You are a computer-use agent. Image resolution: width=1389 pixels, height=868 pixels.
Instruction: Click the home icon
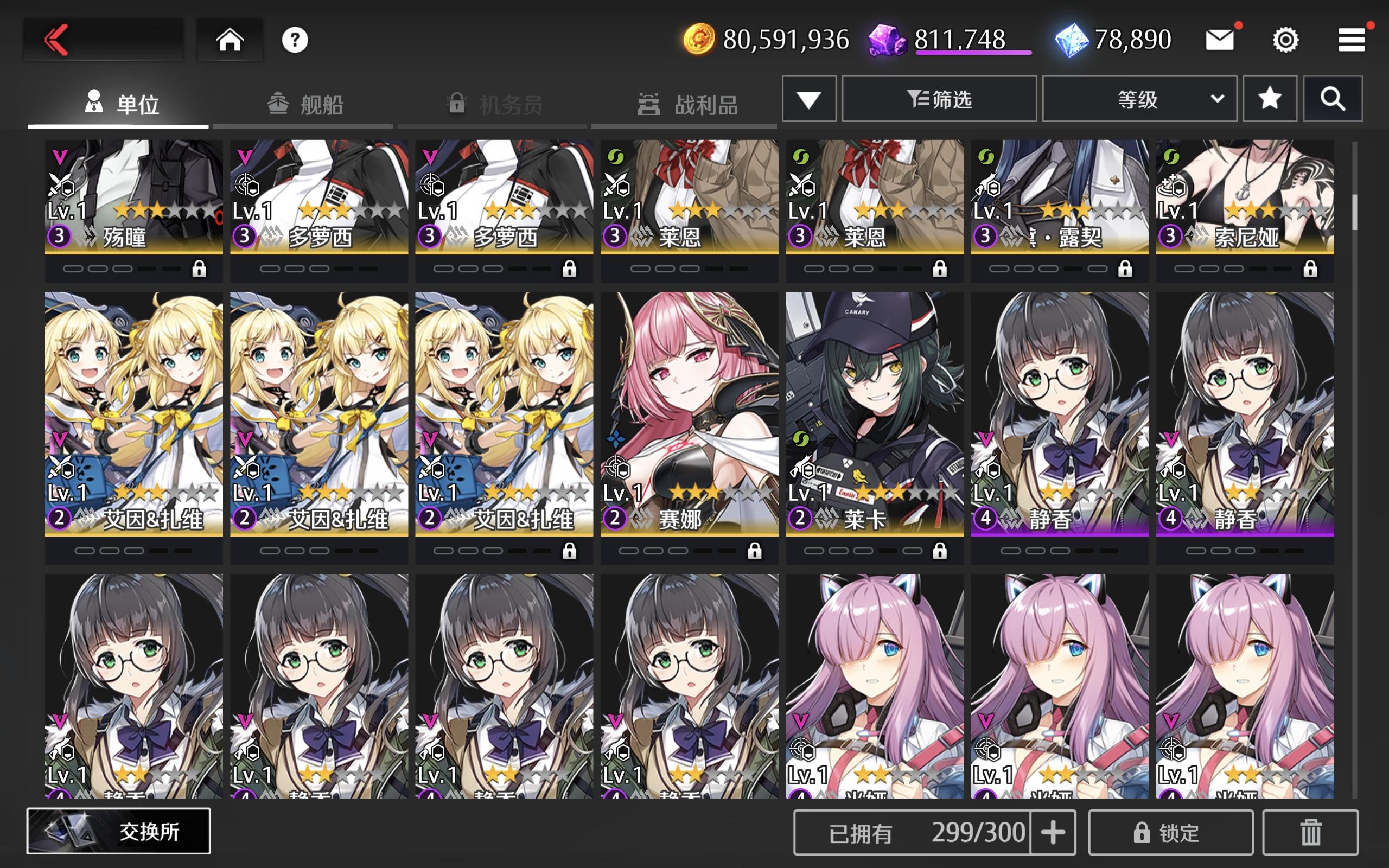pos(230,39)
